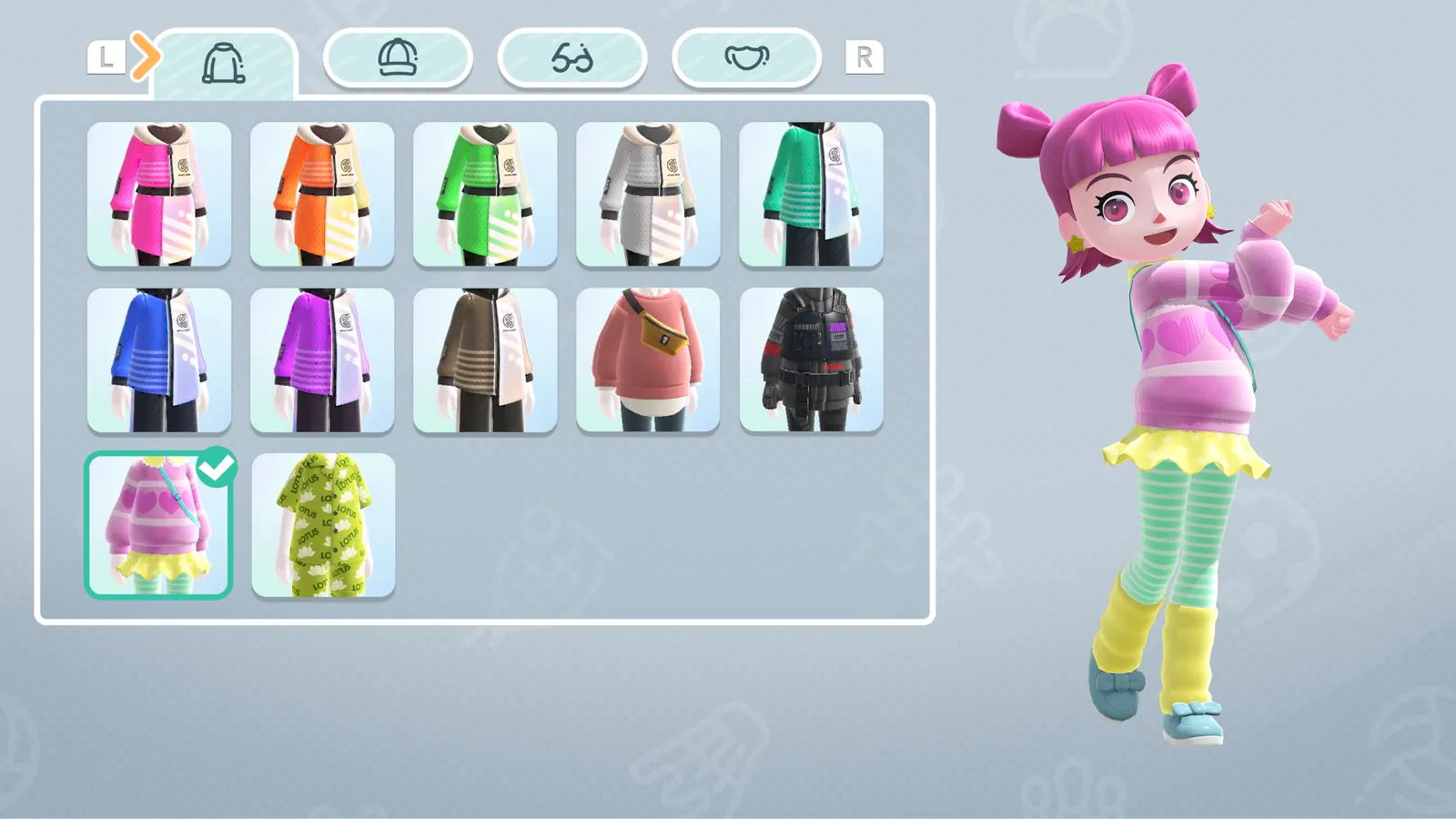Toggle selection of the pink heart sweater
This screenshot has height=819, width=1456.
coord(159,523)
